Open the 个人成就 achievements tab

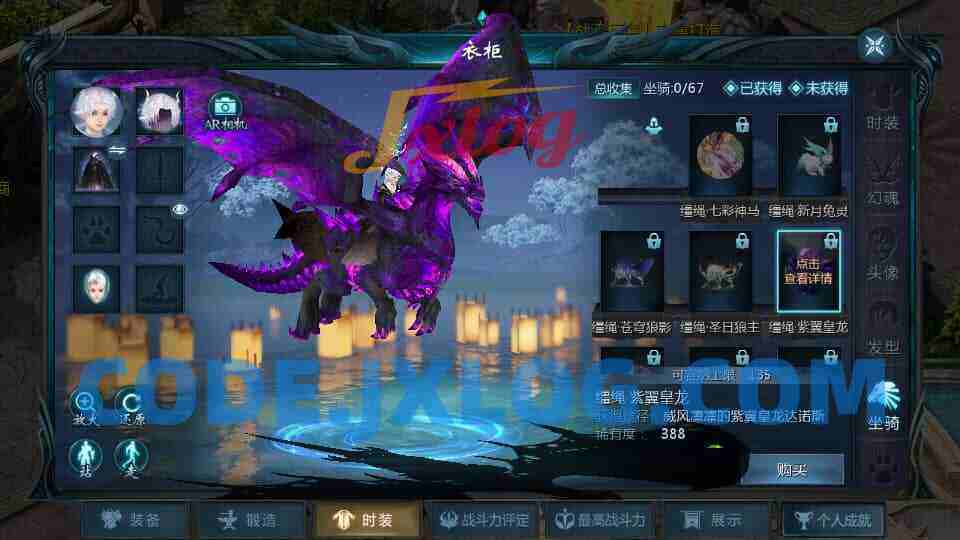pos(832,519)
